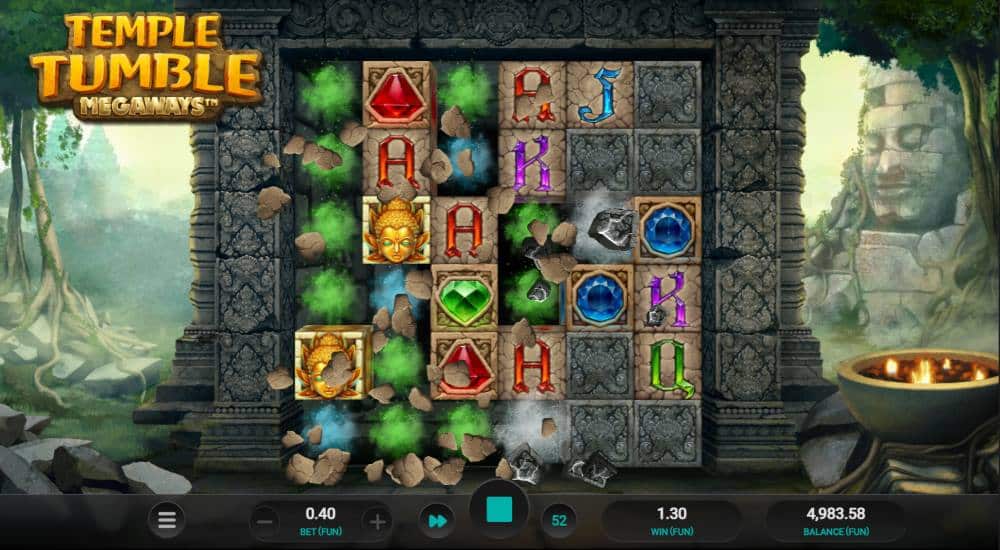Open the autoplay counter showing 52
Image resolution: width=1000 pixels, height=550 pixels.
click(559, 521)
